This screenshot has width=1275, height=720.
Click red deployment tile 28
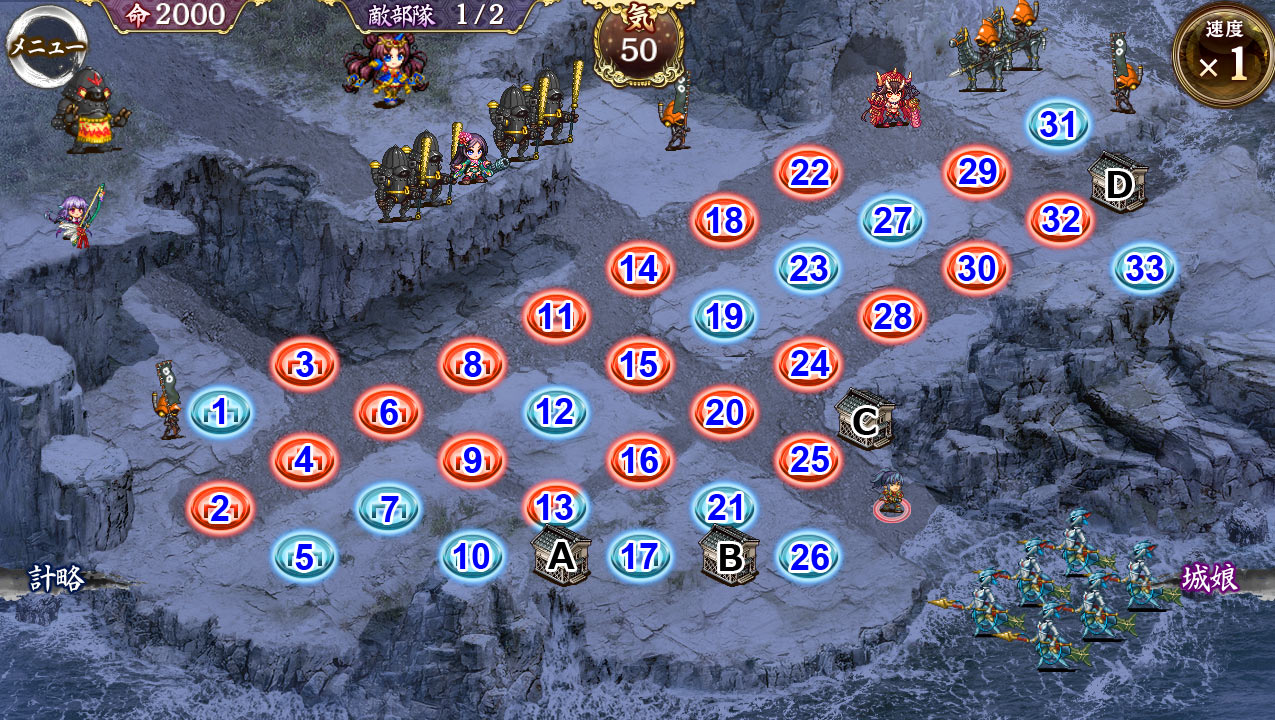892,316
